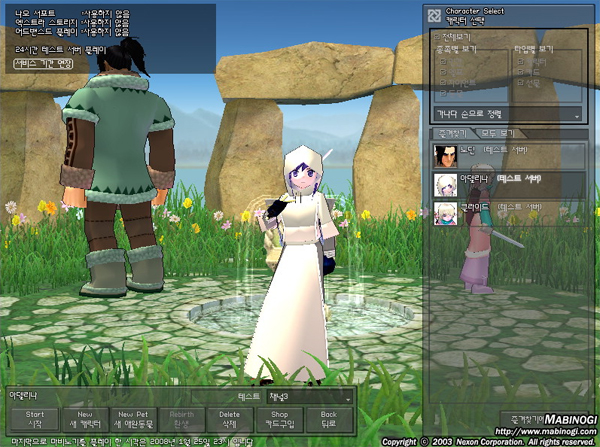Choose the white-hooded character in the list

point(505,183)
